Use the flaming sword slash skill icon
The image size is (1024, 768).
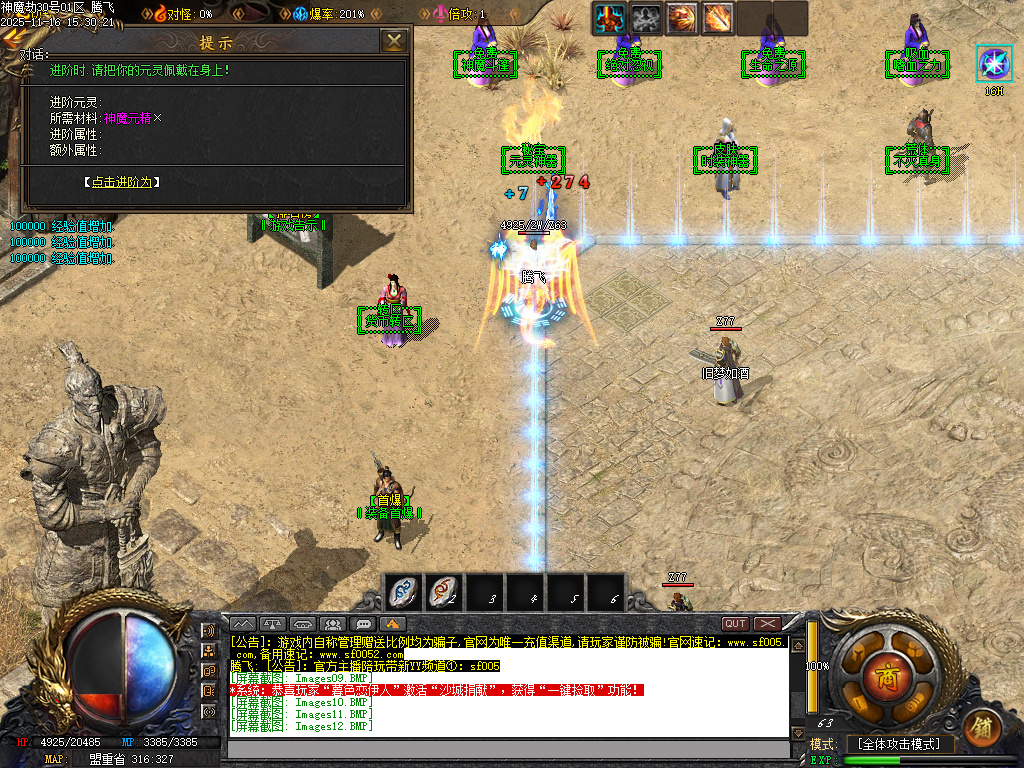[718, 17]
